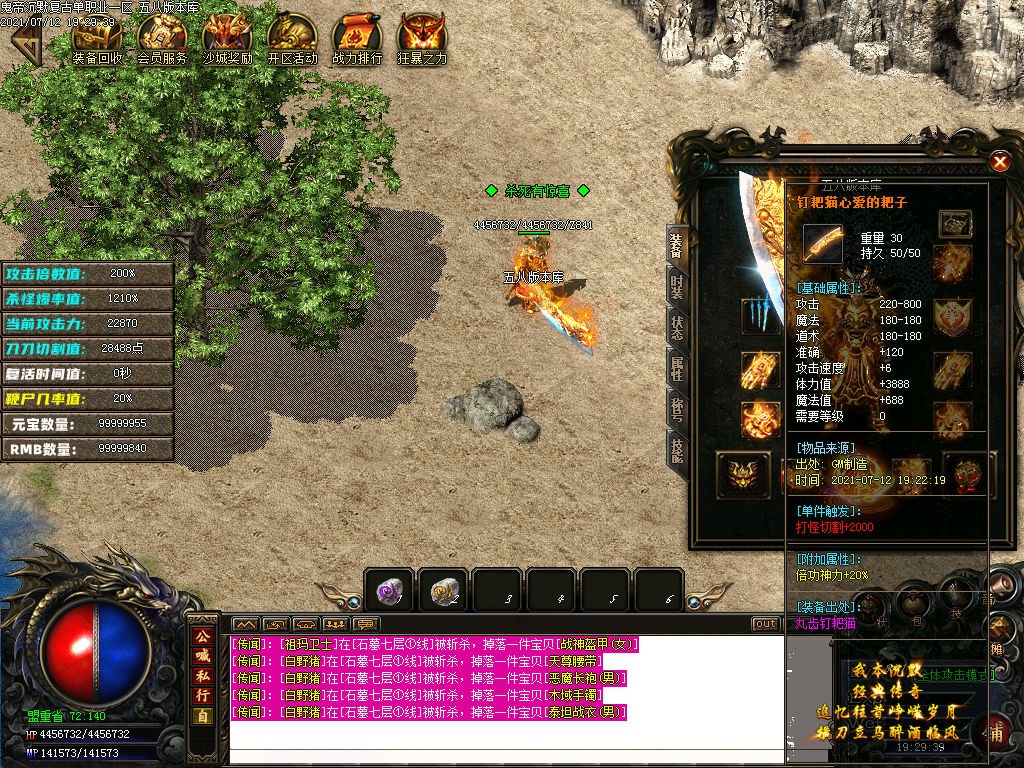Use the purple scroll in hotbar slot 1

coord(389,592)
